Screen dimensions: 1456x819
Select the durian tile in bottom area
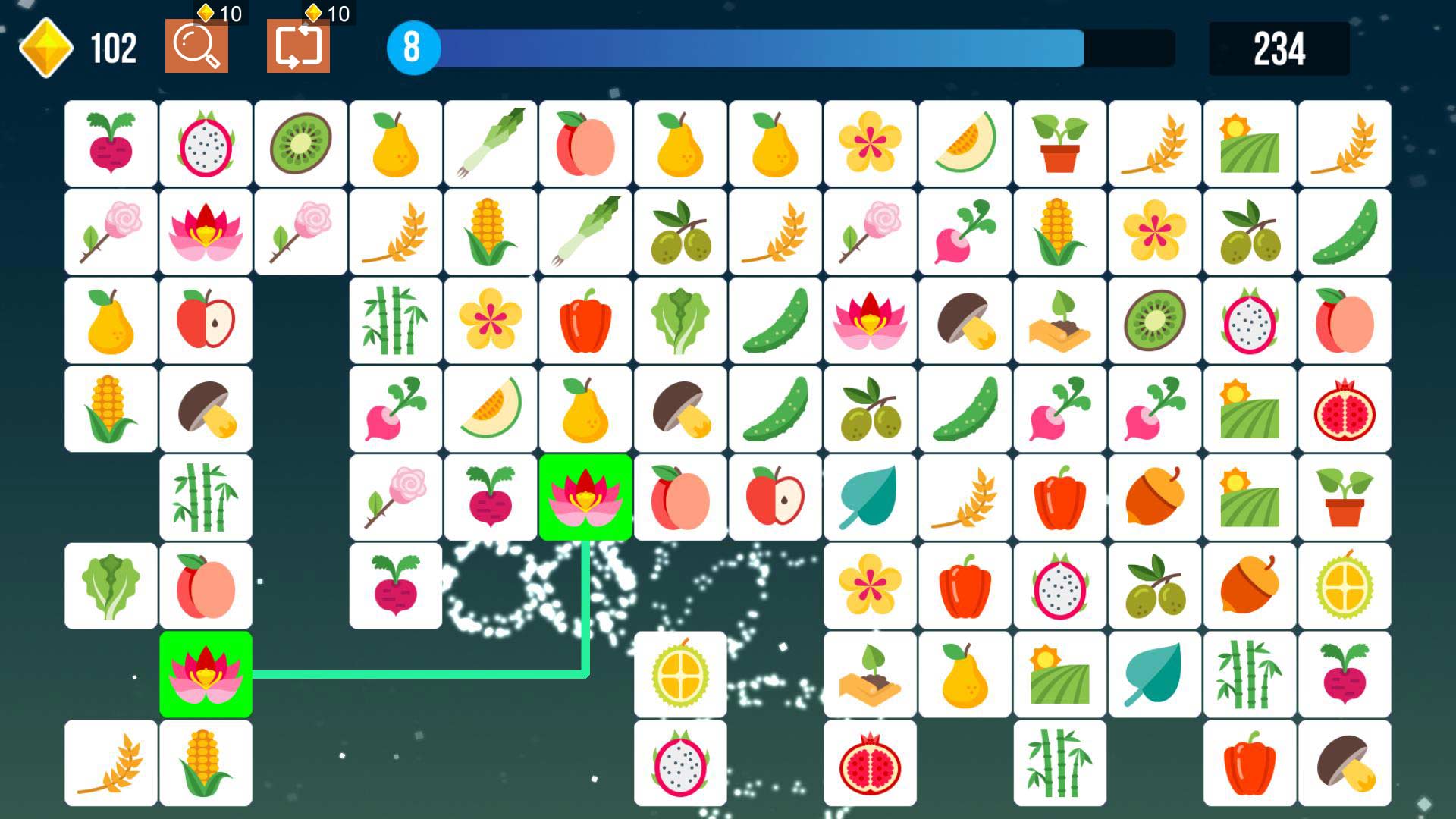point(679,675)
